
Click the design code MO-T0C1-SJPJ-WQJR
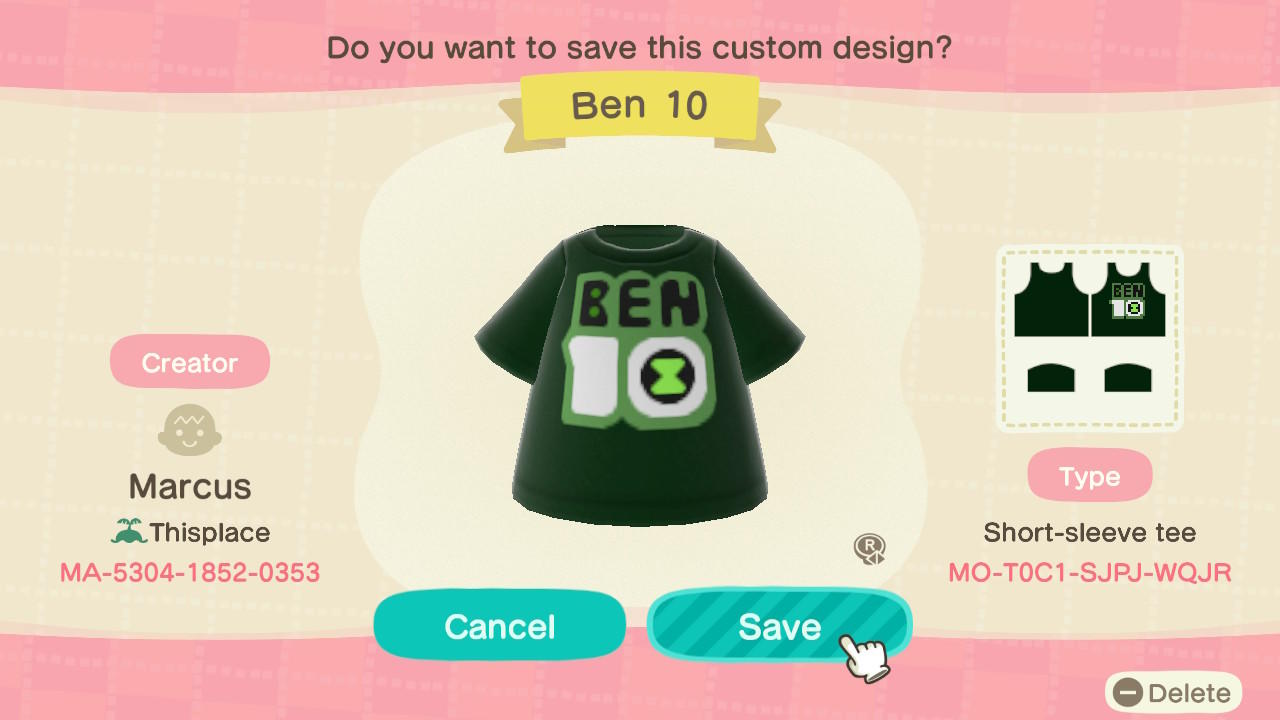point(1089,573)
